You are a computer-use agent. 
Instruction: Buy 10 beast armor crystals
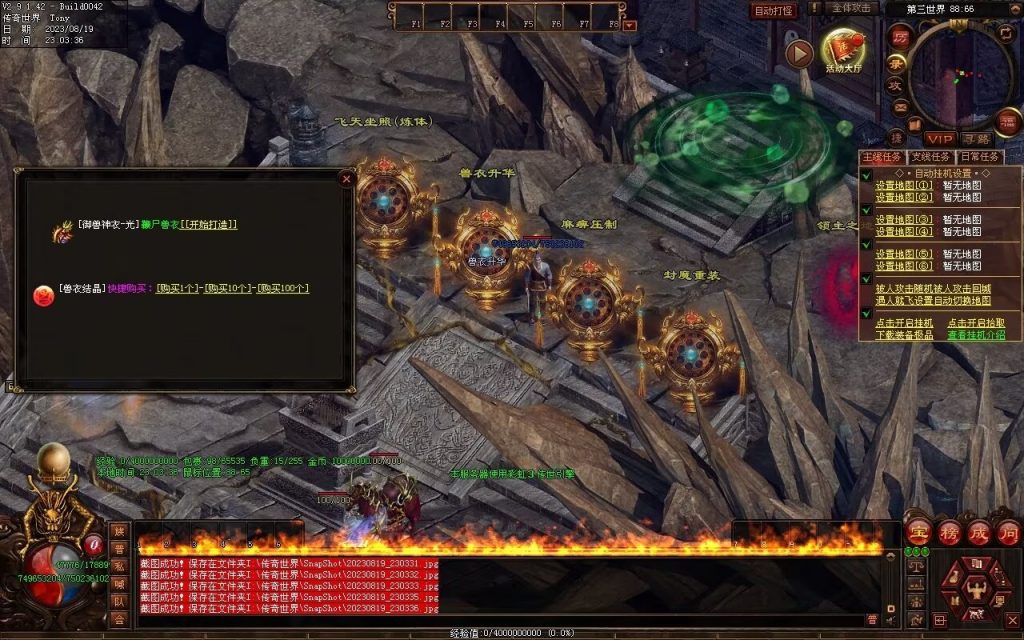pyautogui.click(x=228, y=289)
